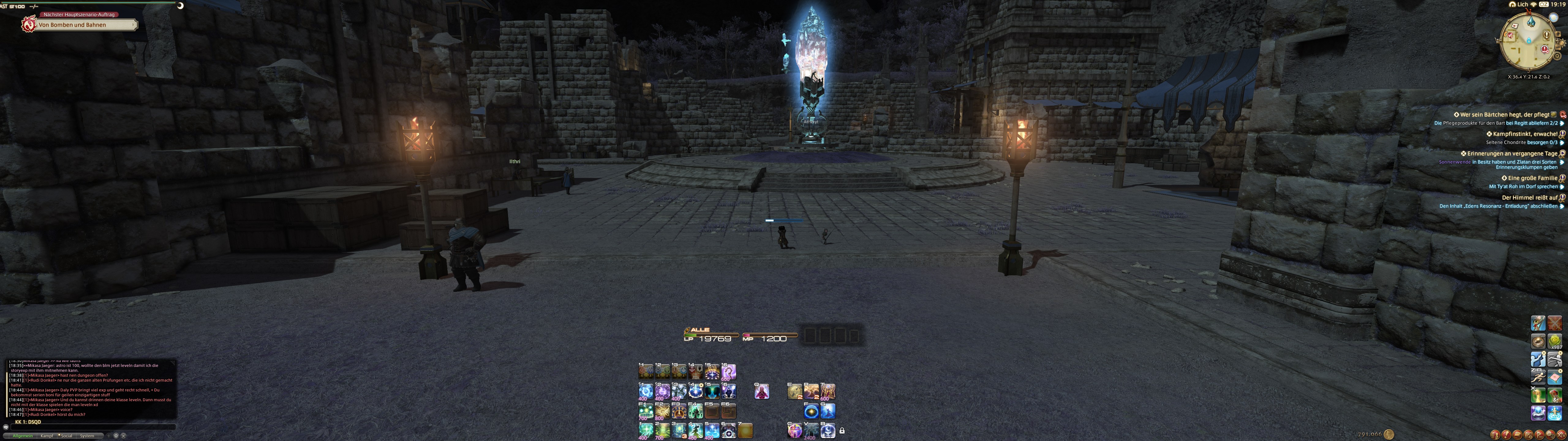Click the minimap
This screenshot has width=1568, height=441.
1528,41
